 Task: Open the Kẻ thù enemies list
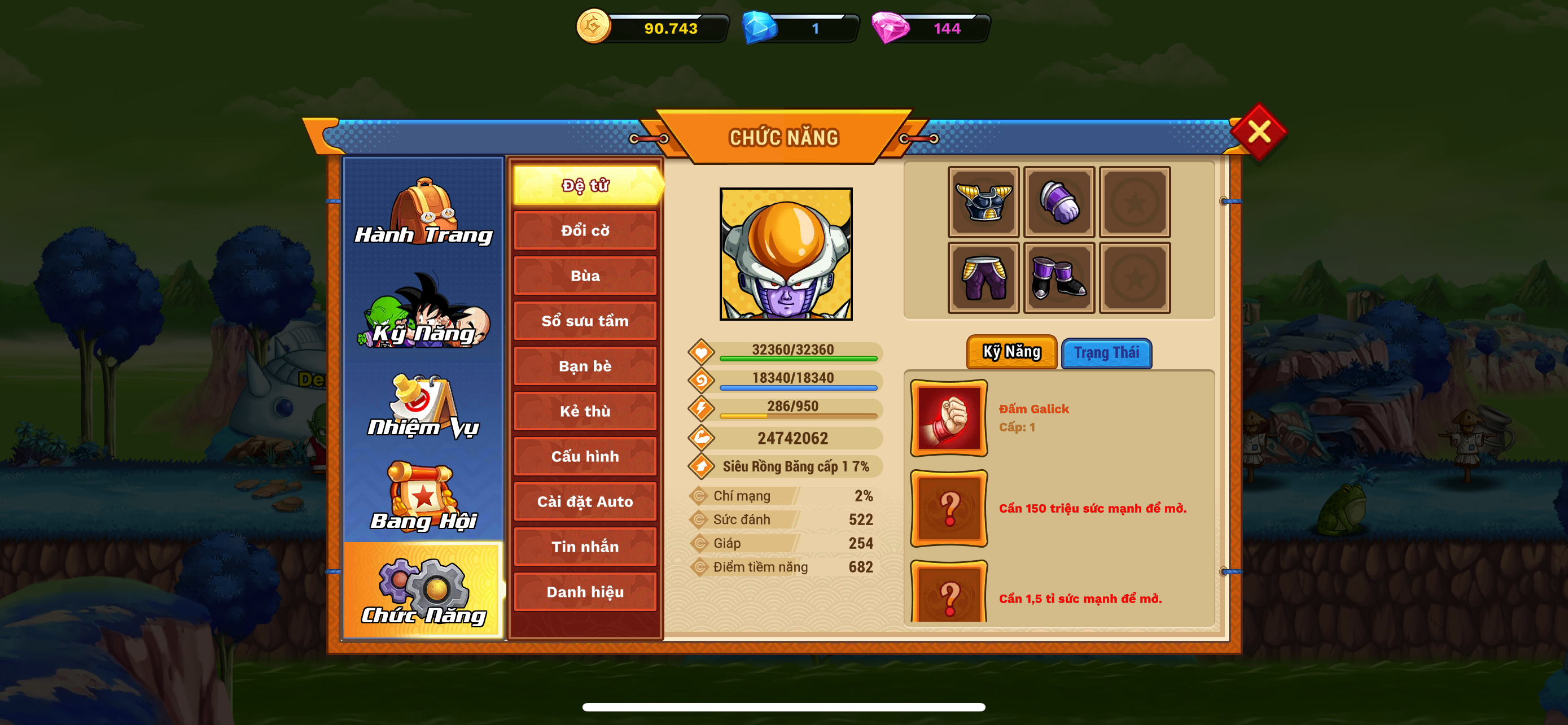point(585,411)
